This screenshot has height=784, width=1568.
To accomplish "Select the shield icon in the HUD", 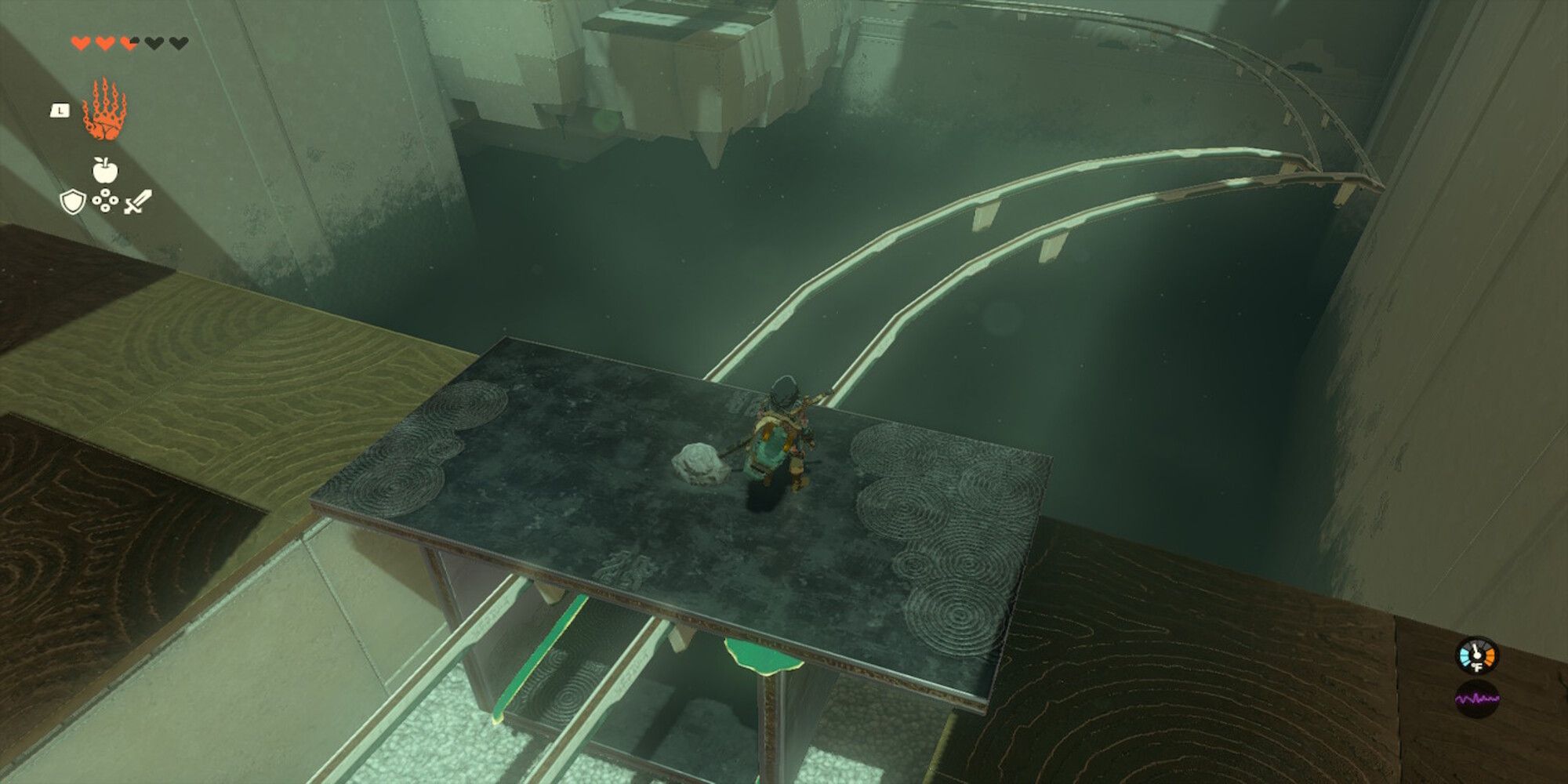I will pos(71,202).
